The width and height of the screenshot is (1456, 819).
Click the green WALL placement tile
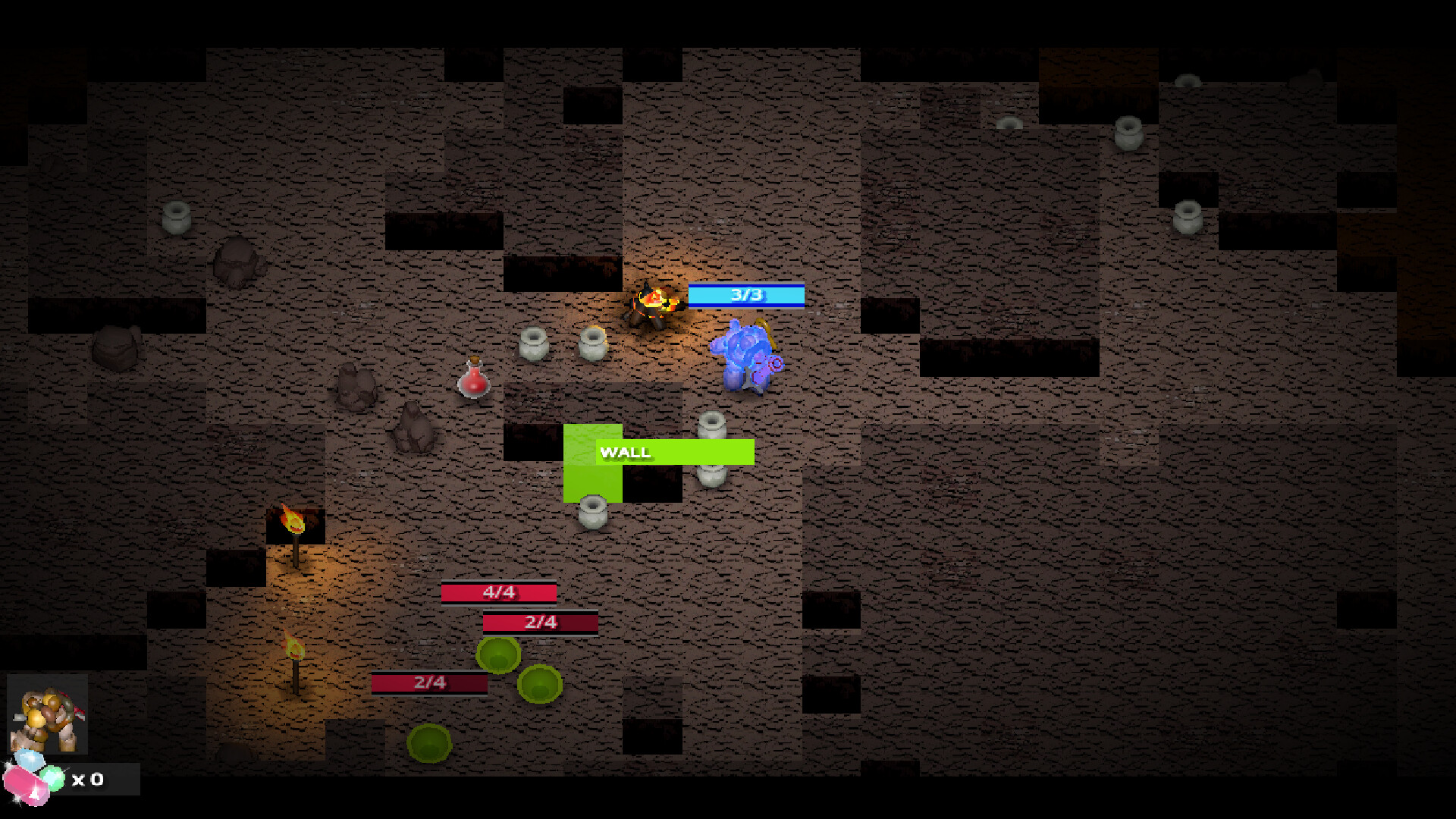point(591,478)
